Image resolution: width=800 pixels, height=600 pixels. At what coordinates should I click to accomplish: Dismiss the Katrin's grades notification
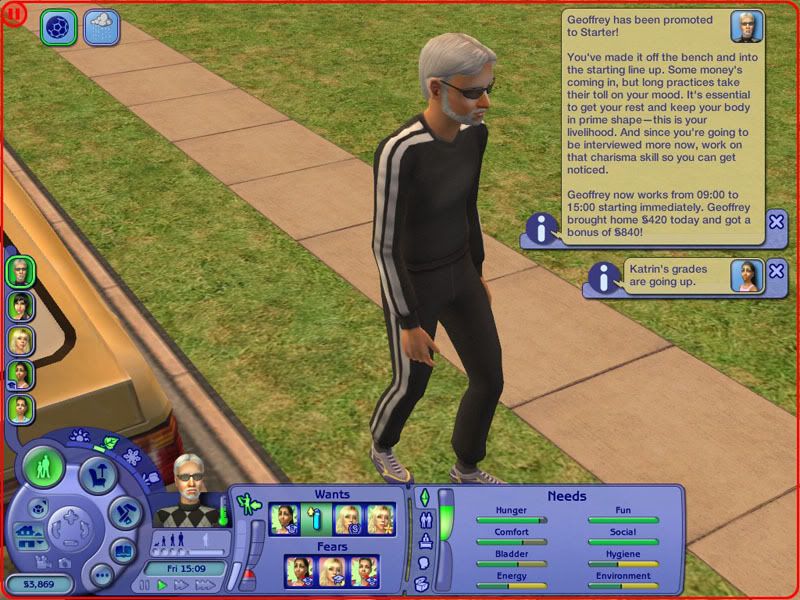click(x=776, y=272)
